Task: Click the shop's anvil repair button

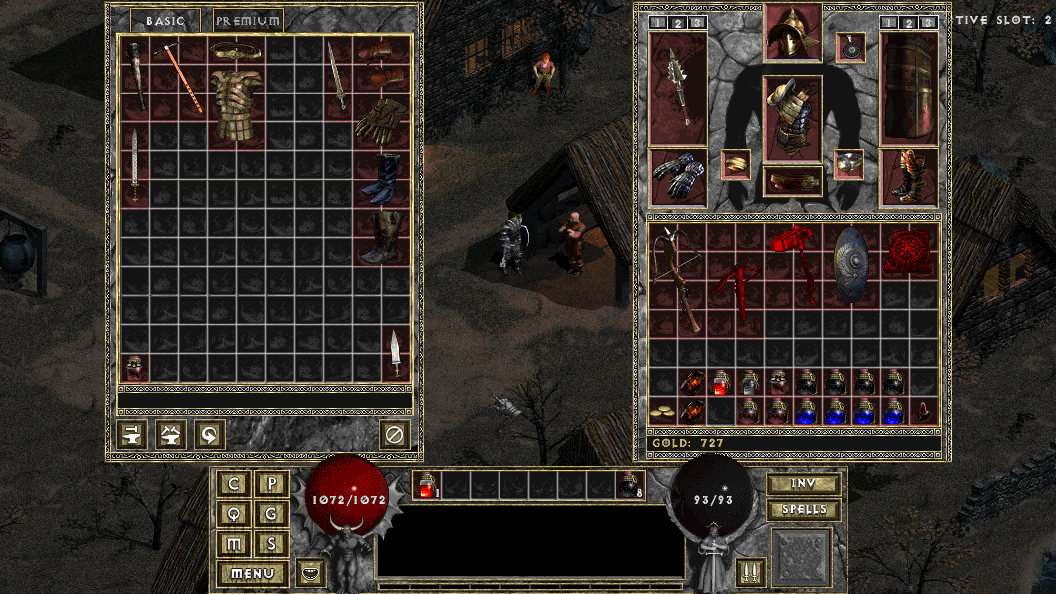Action: 132,434
